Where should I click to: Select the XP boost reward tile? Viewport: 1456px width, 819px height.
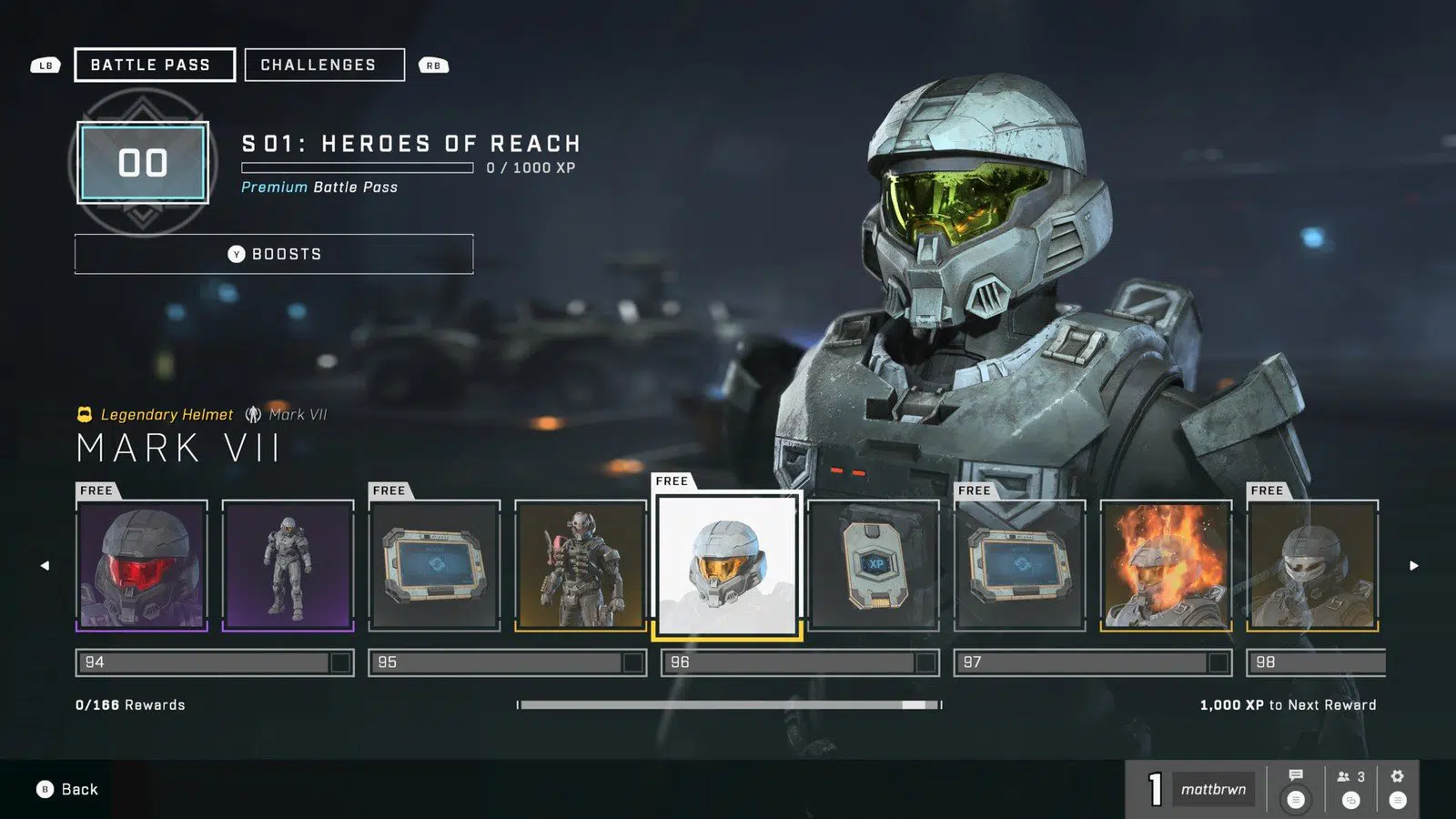pos(874,565)
